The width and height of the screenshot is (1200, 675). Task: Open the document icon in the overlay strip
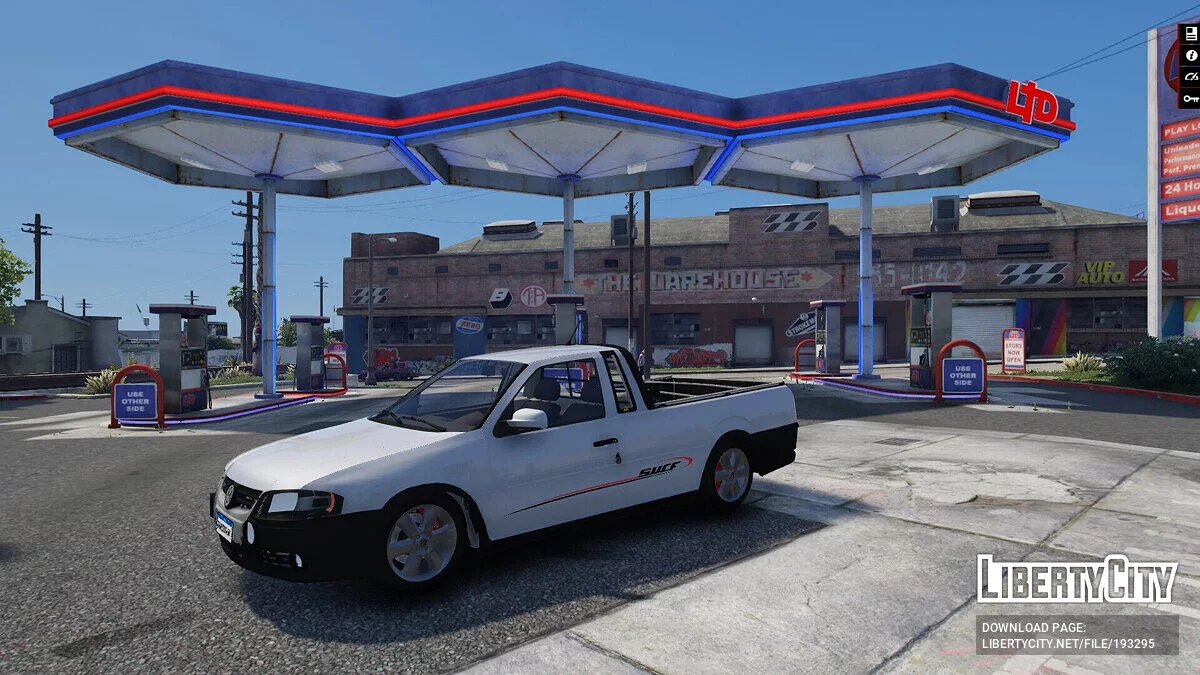(1190, 34)
